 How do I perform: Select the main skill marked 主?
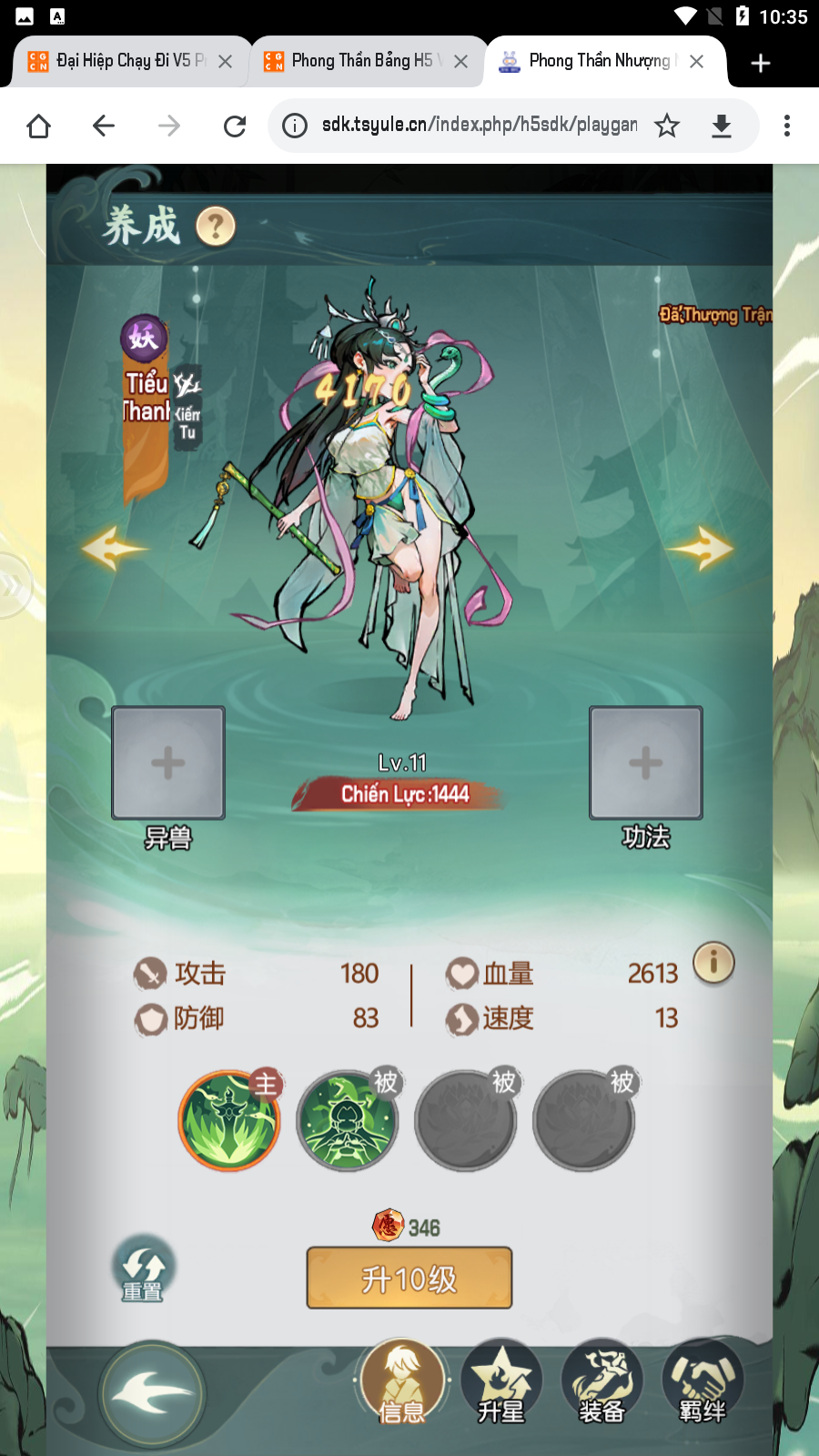click(x=228, y=1120)
